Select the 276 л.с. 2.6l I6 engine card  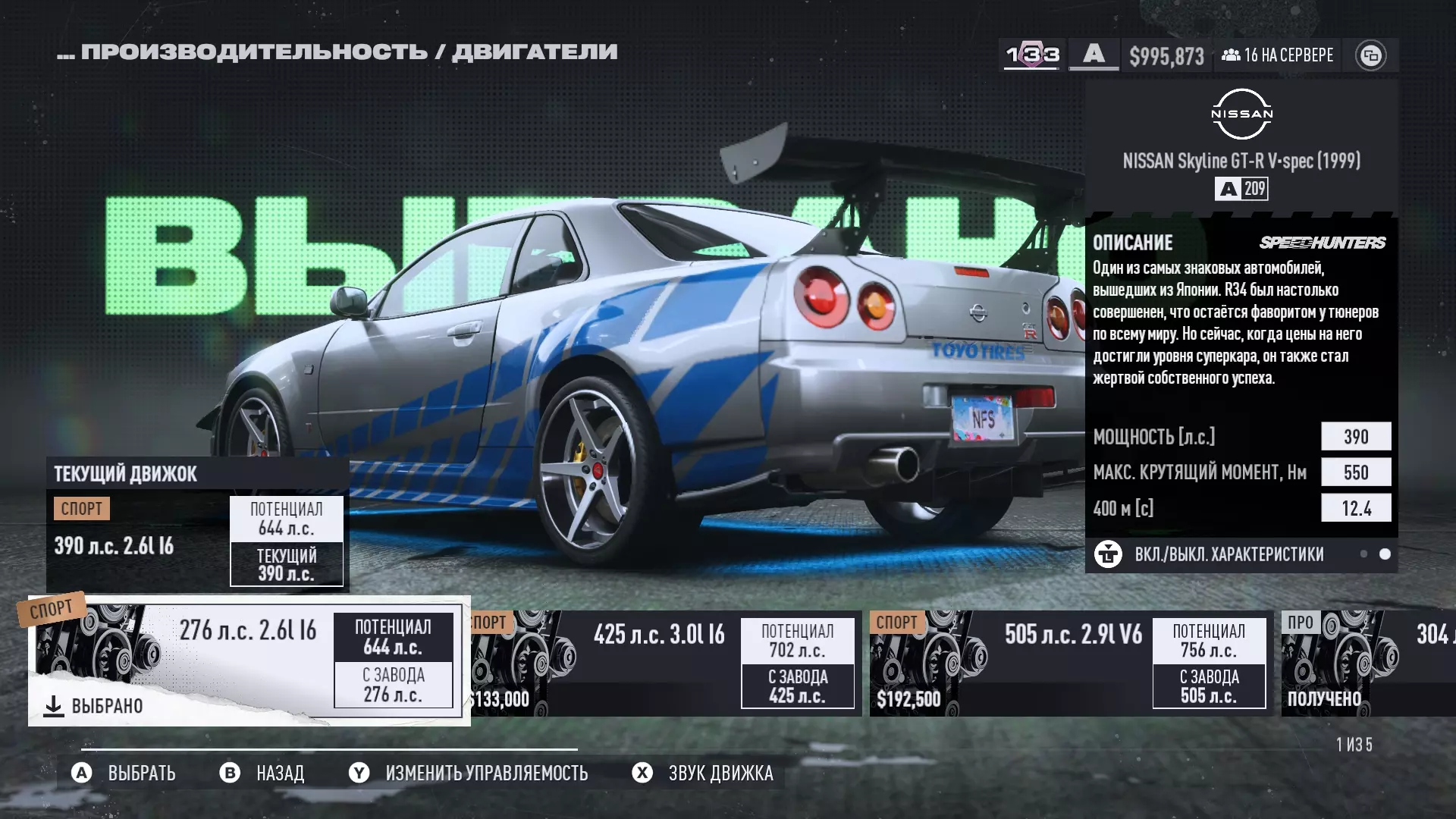click(x=249, y=660)
